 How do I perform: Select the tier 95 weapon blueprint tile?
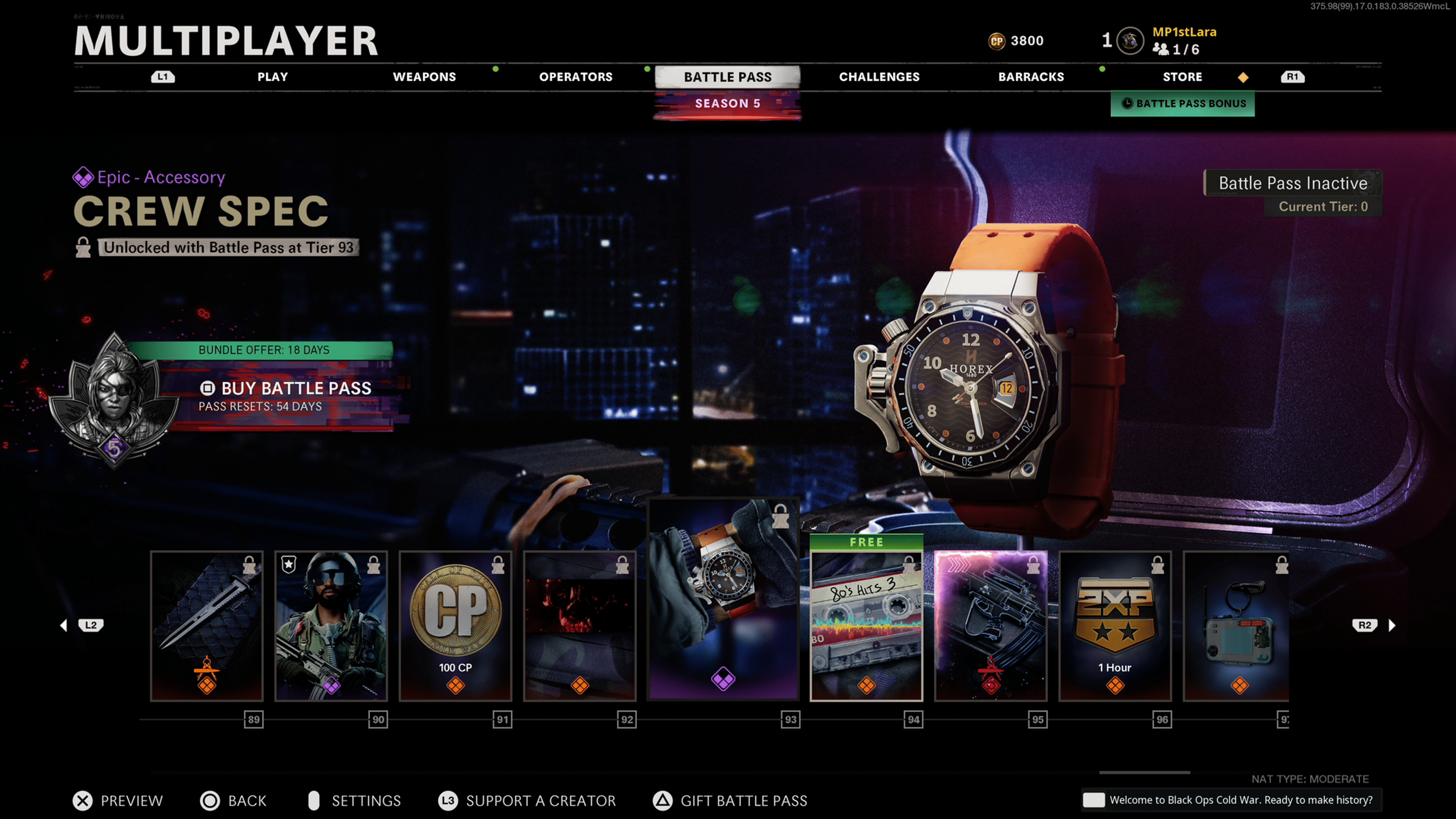[x=991, y=626]
